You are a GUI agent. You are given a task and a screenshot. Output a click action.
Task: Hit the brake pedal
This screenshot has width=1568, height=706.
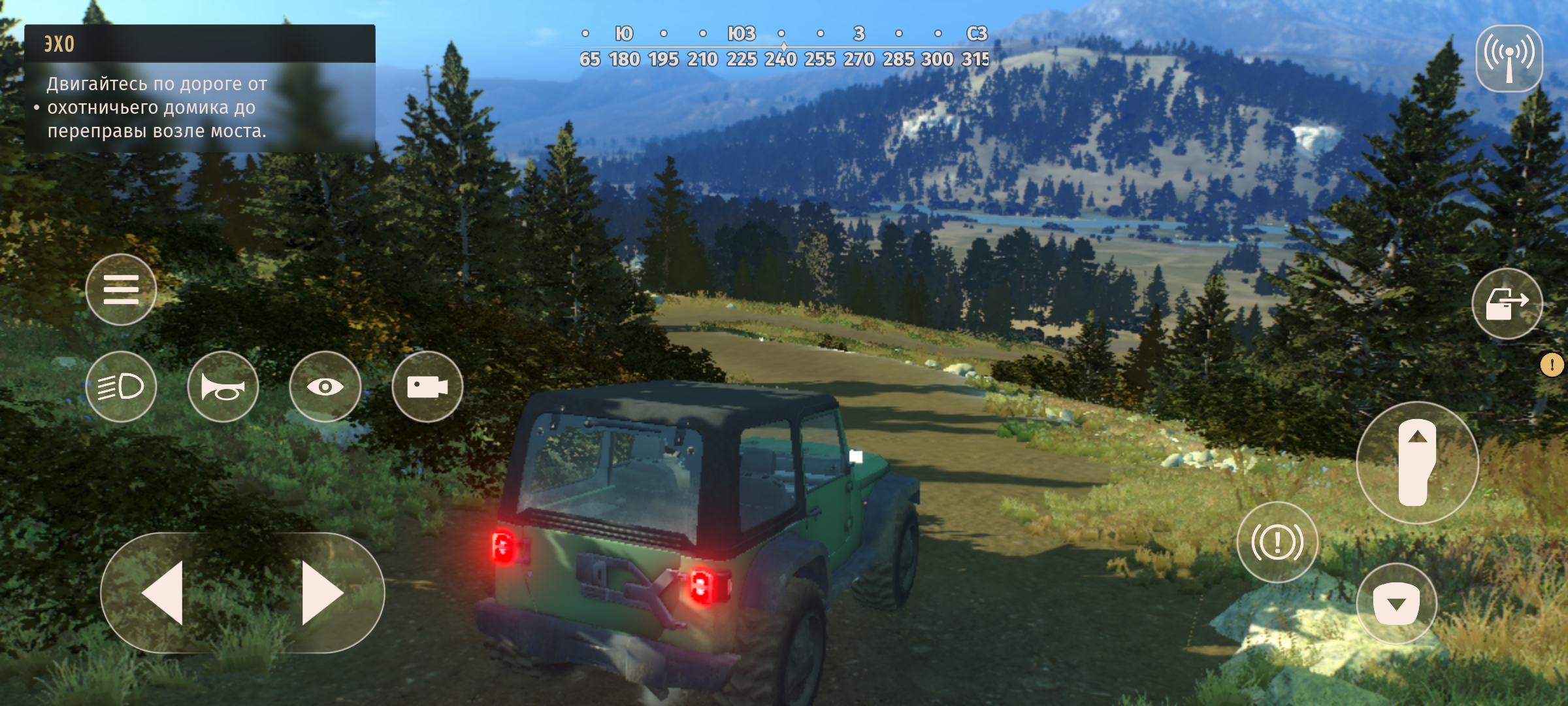[x=1396, y=603]
